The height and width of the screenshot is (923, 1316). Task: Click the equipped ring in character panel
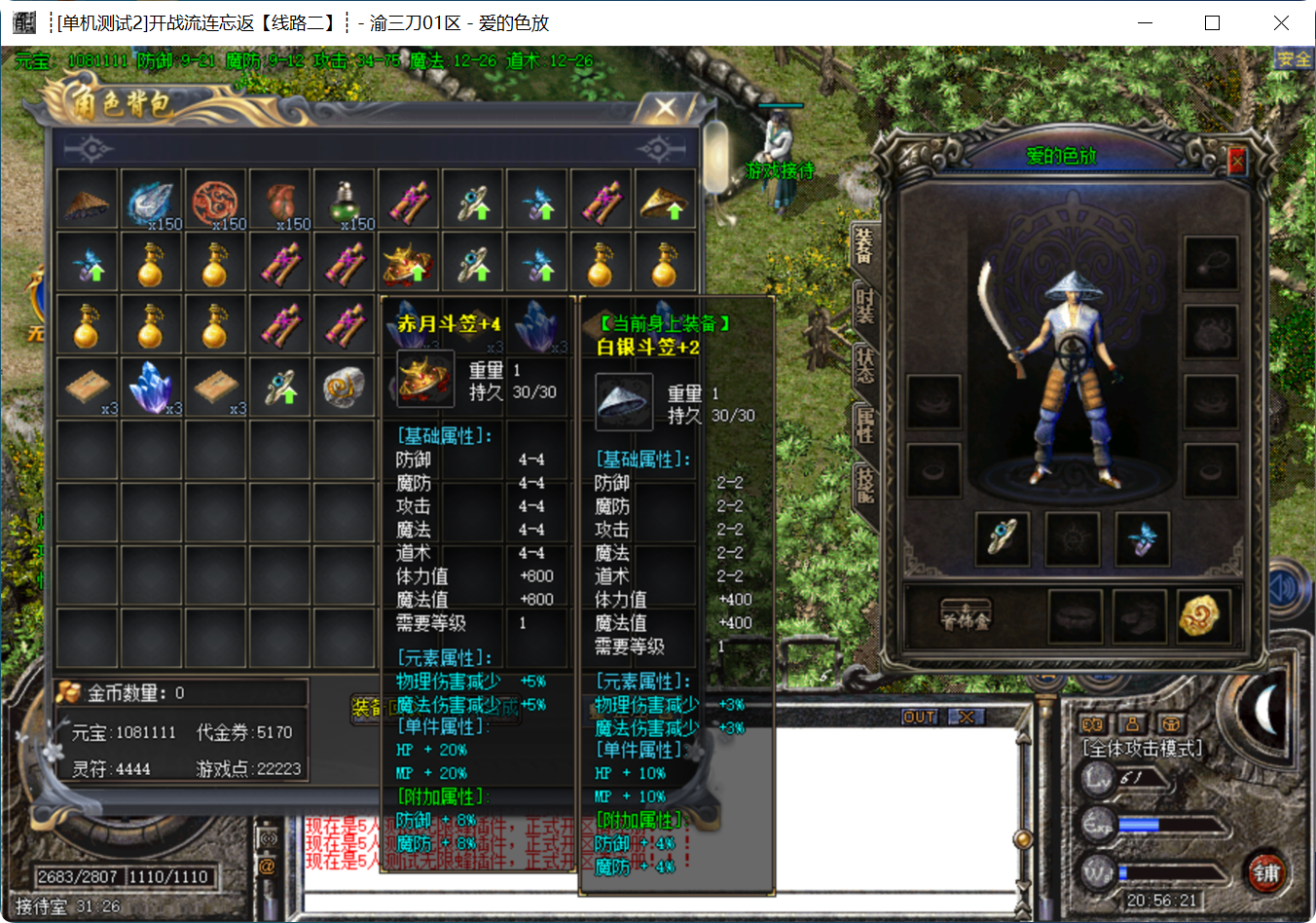(x=1003, y=540)
